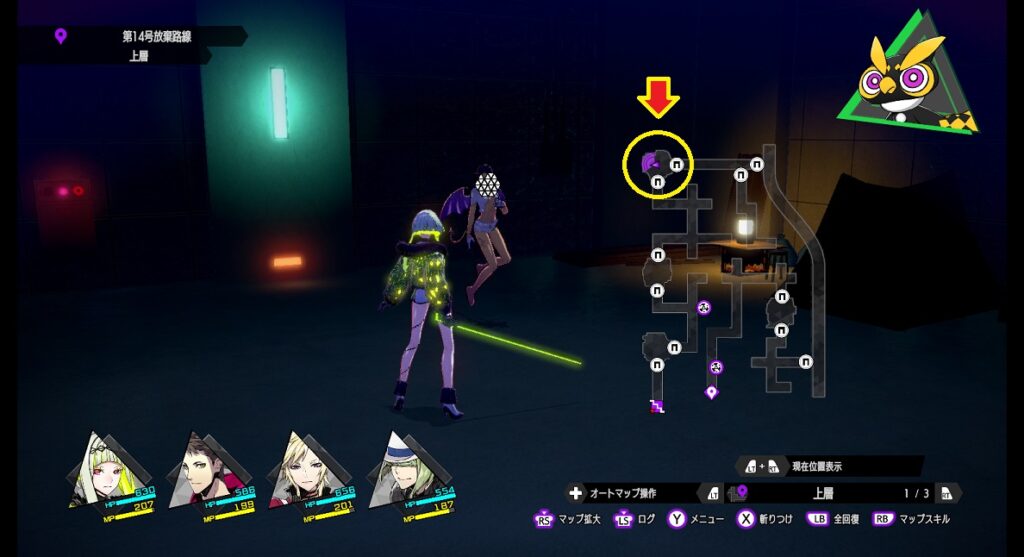
Task: Click the purple stairs marker on map
Action: point(657,405)
